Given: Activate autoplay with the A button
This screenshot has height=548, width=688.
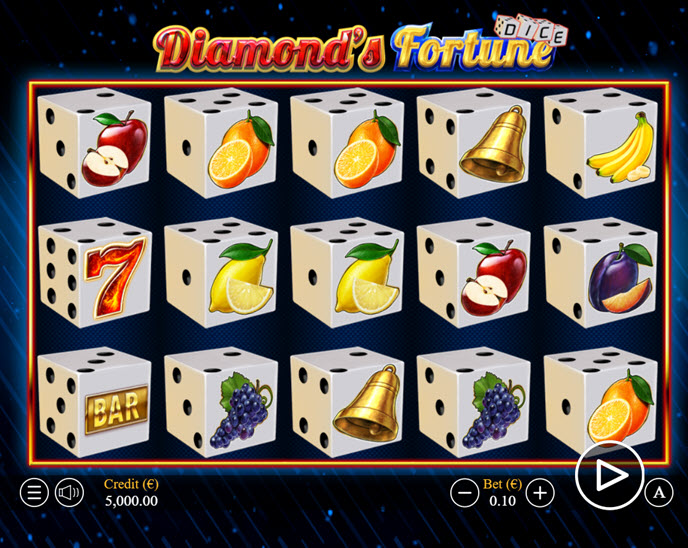Looking at the screenshot, I should [x=658, y=492].
